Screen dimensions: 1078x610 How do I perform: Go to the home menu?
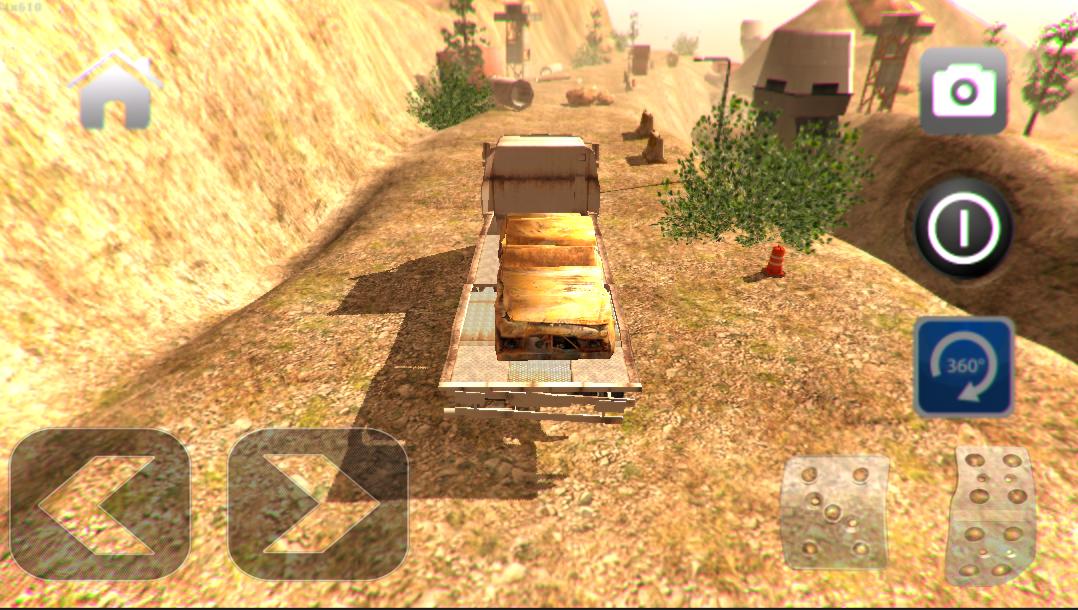[x=115, y=91]
